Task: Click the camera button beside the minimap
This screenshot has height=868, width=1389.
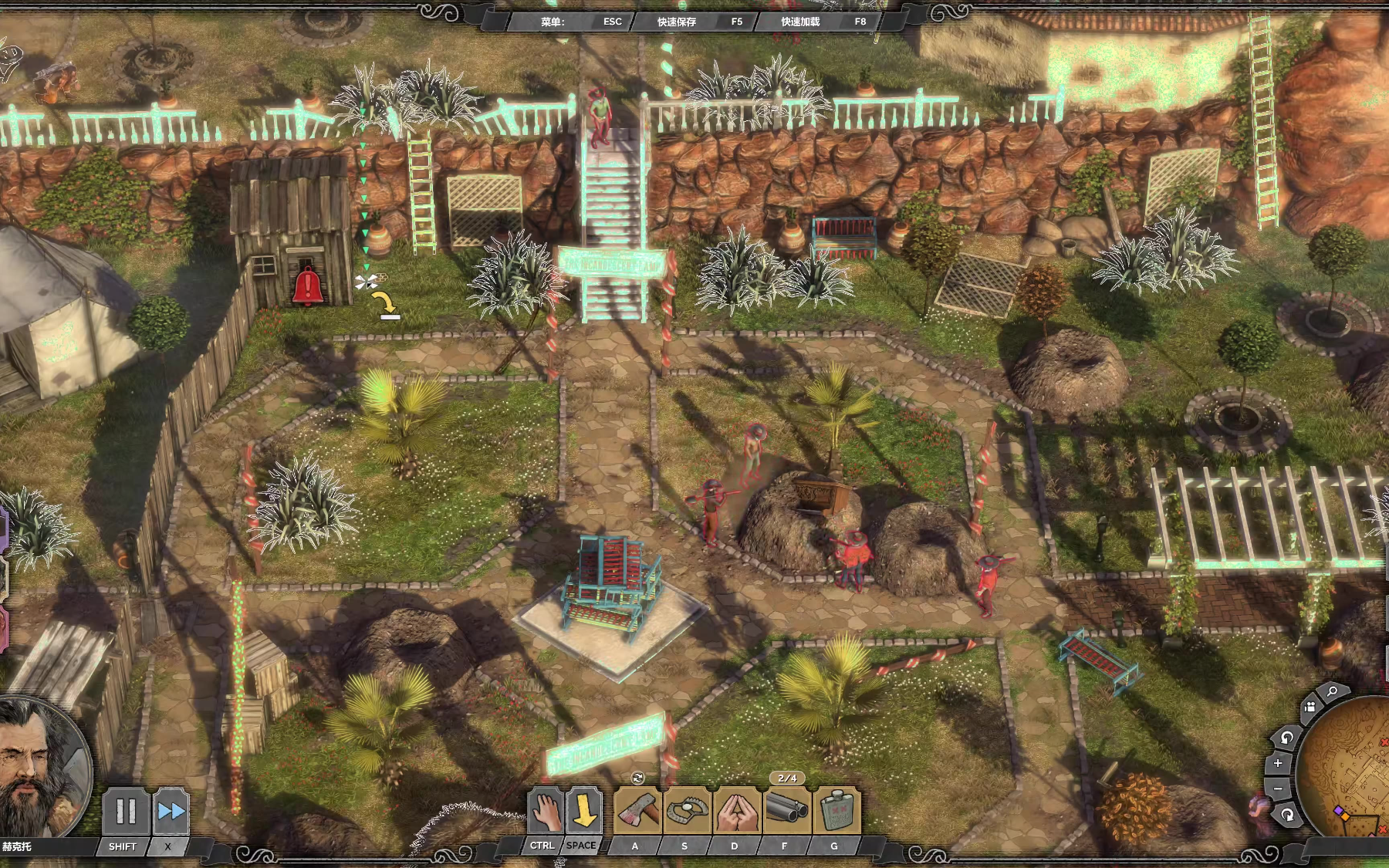Action: pos(1310,708)
